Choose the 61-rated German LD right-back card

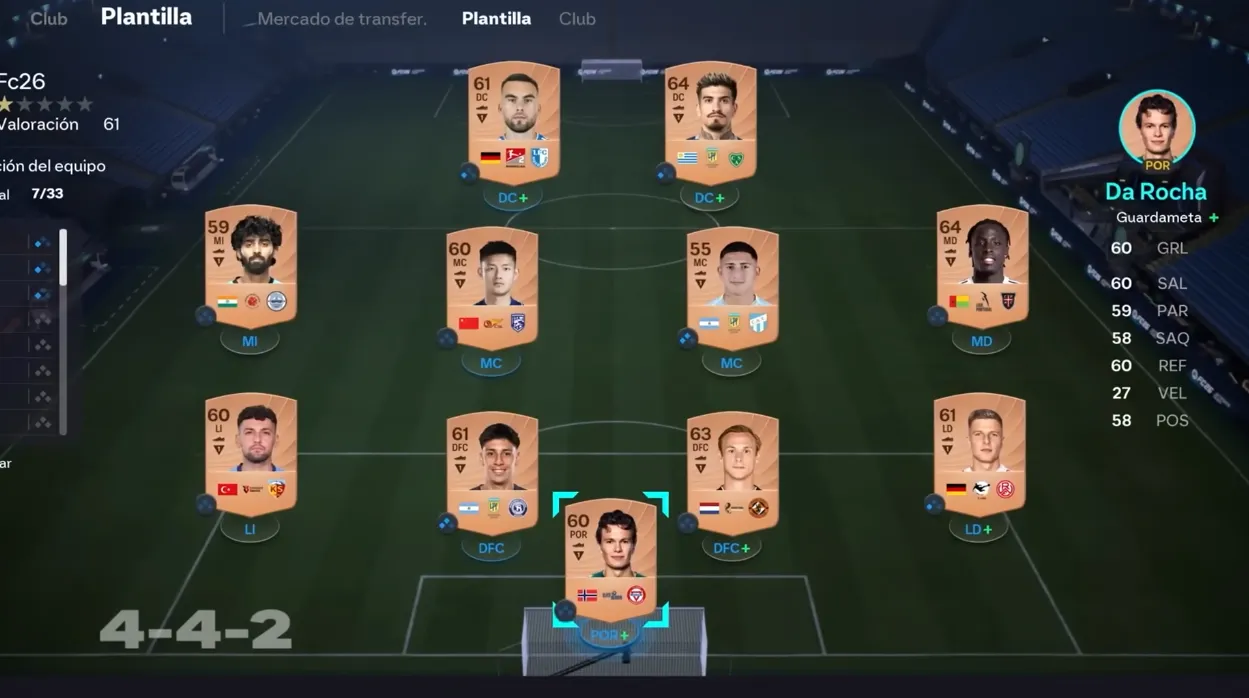979,454
